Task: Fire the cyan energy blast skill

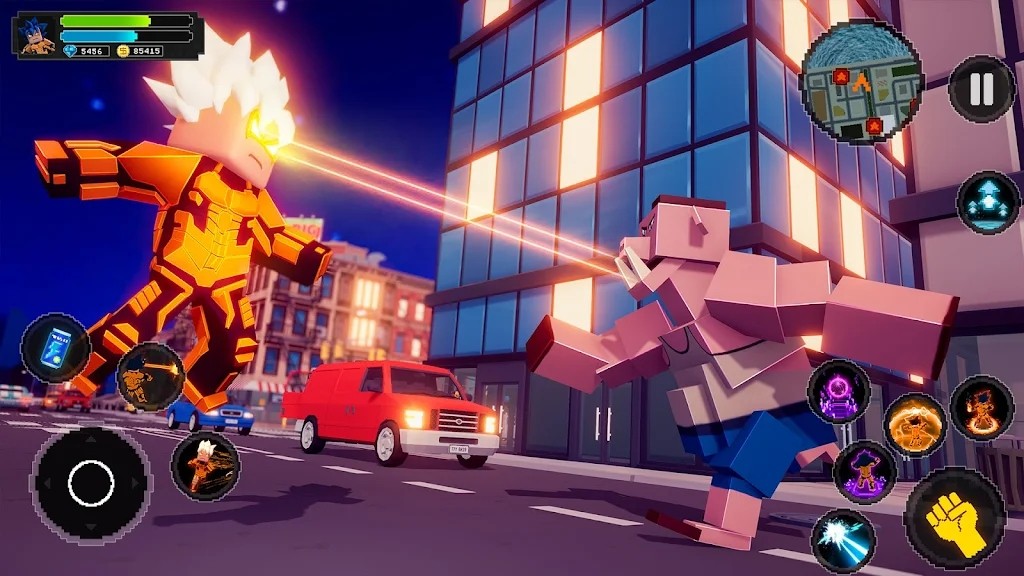Action: 843,541
